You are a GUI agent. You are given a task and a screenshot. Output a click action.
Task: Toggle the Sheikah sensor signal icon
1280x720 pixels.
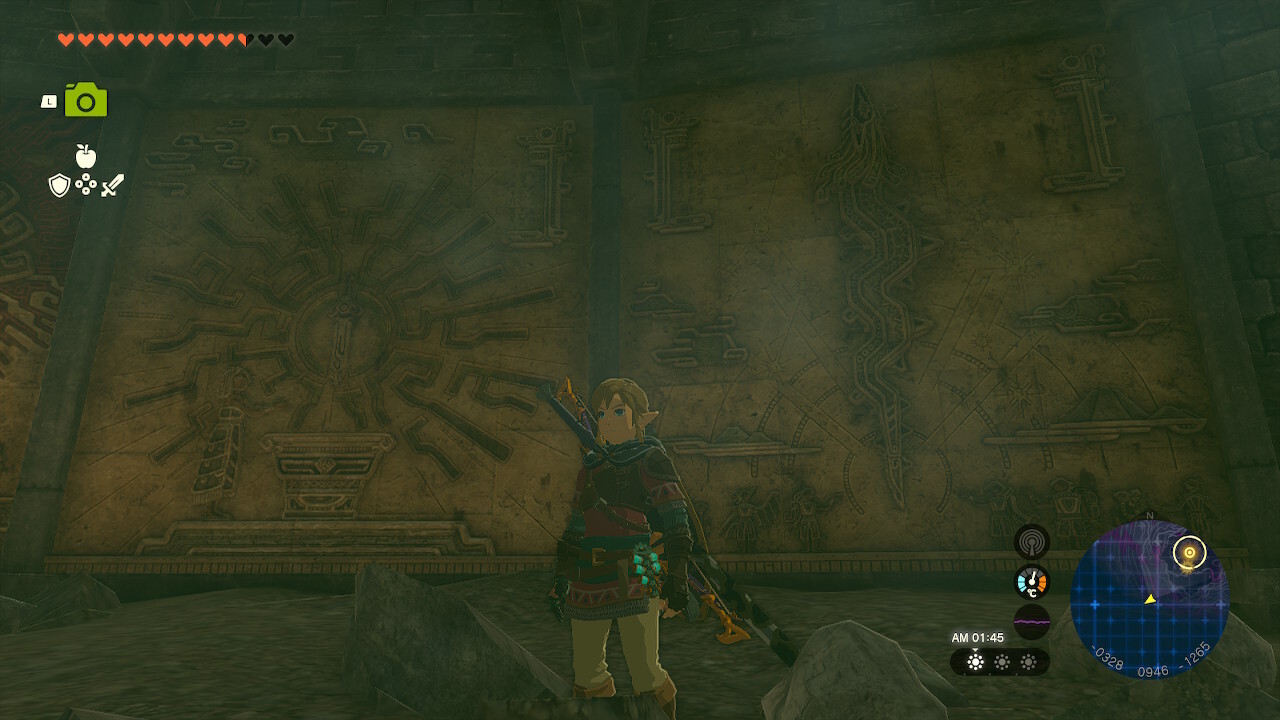tap(1031, 542)
